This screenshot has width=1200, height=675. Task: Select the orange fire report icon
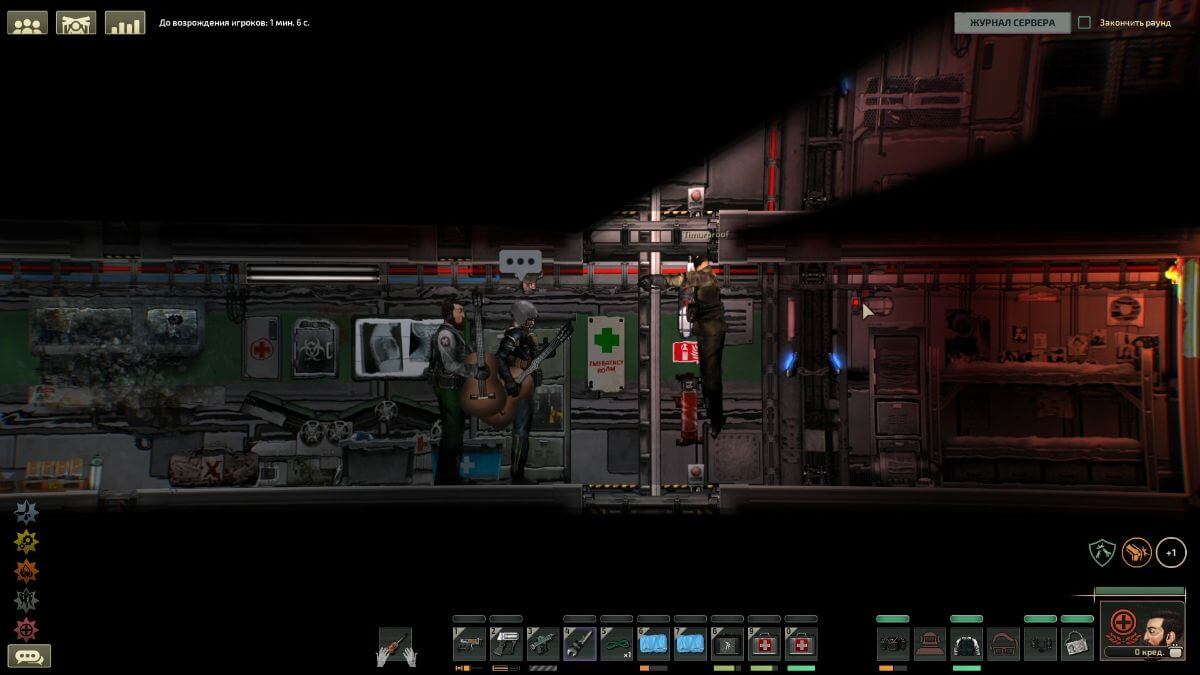tap(26, 571)
